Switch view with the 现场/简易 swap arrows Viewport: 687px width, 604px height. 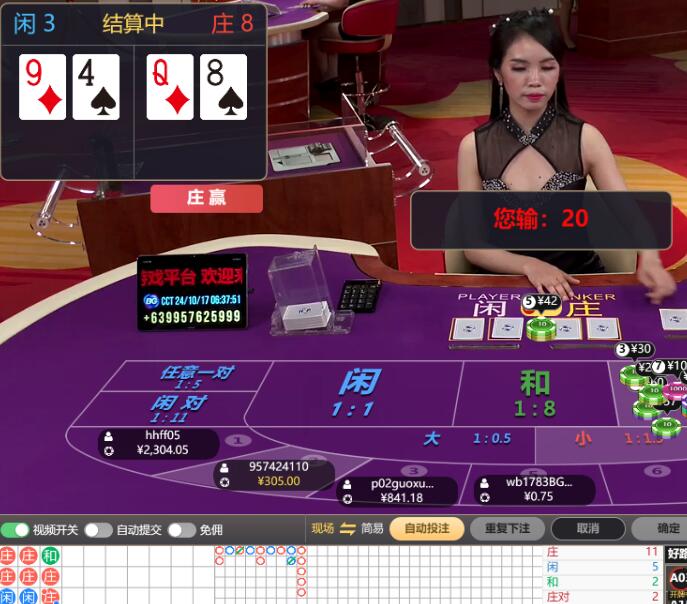click(x=348, y=529)
